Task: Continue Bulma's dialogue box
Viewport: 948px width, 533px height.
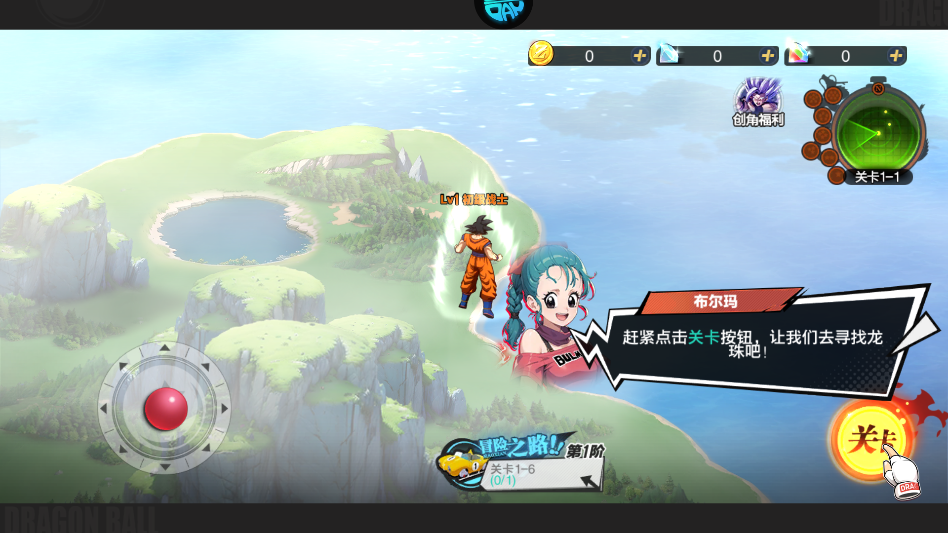Action: click(750, 342)
